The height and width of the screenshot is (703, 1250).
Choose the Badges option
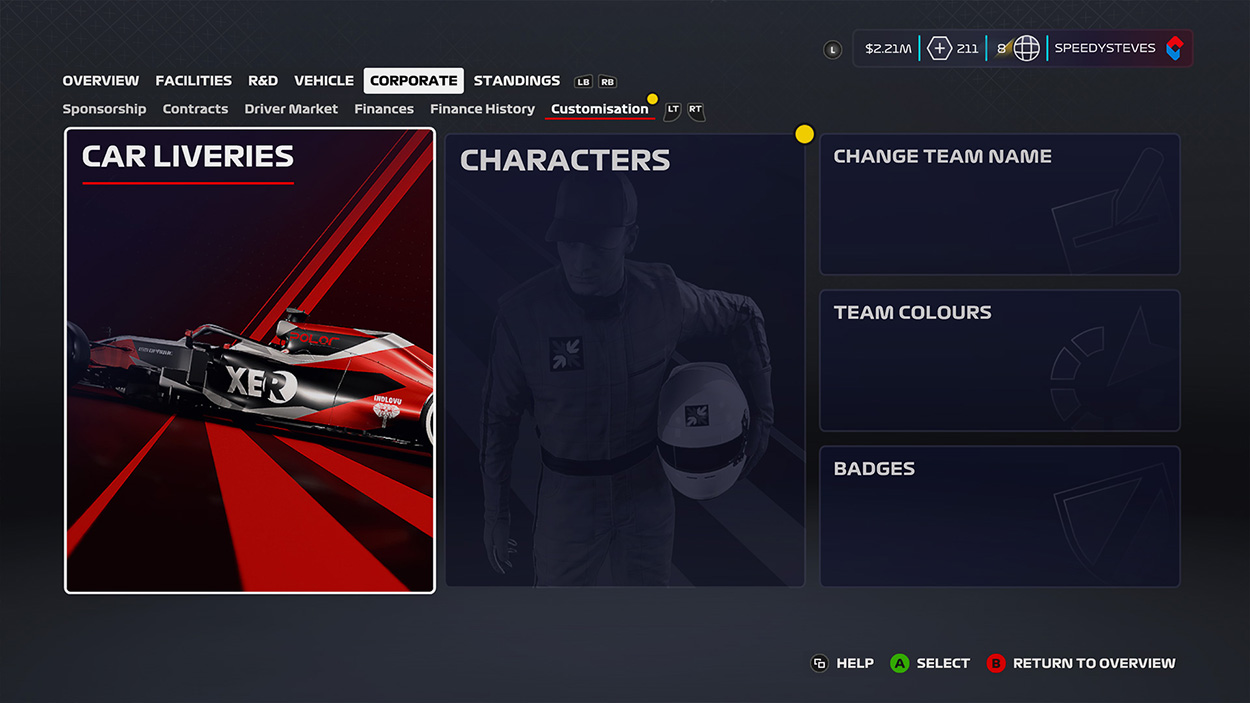click(1000, 517)
